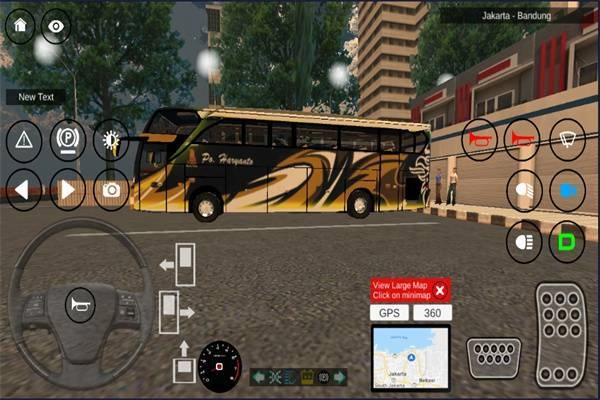Activate the left turn signal arrow
Screen dimensions: 600x400
(24, 188)
